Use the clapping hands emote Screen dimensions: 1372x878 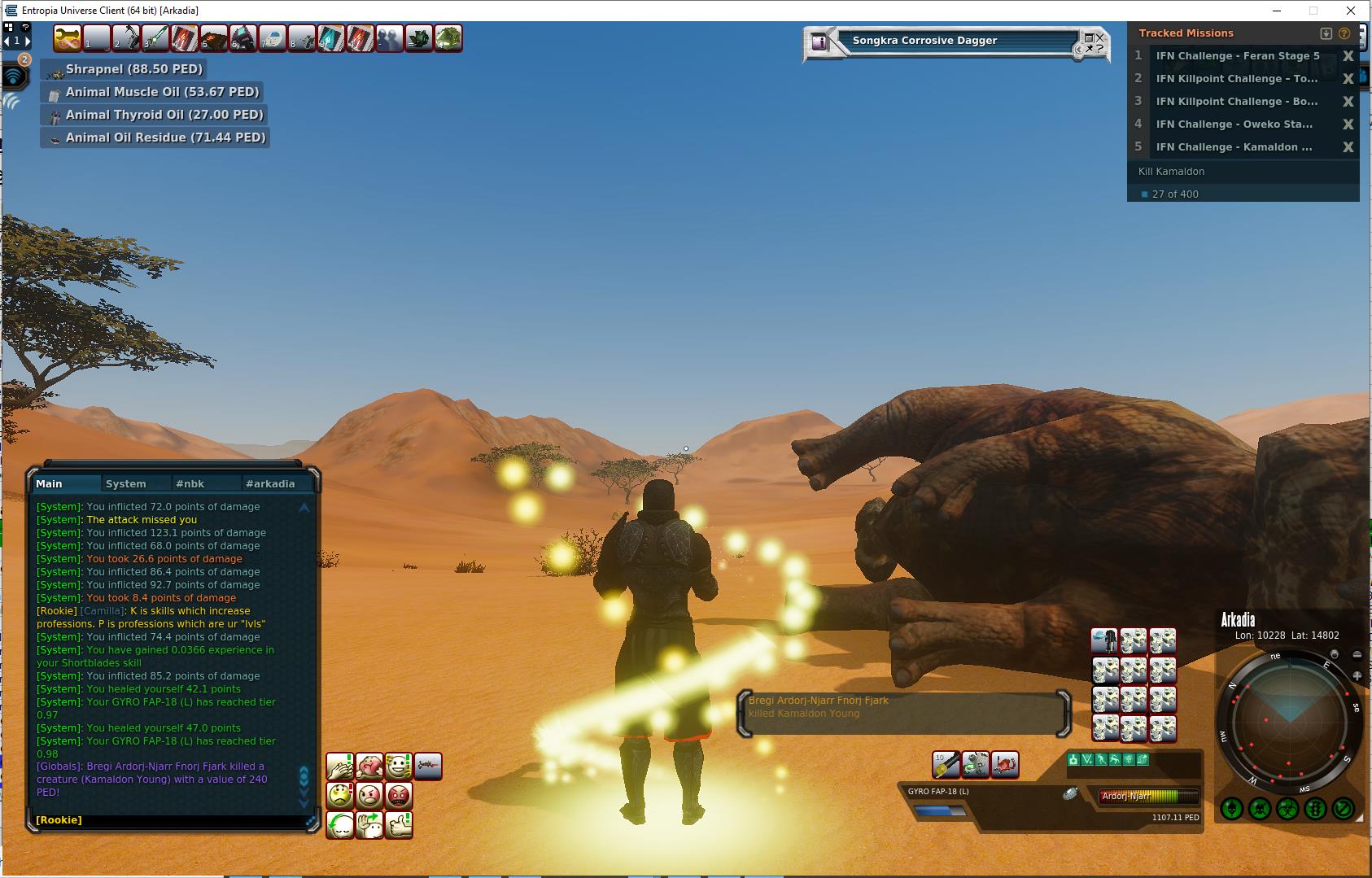click(340, 767)
